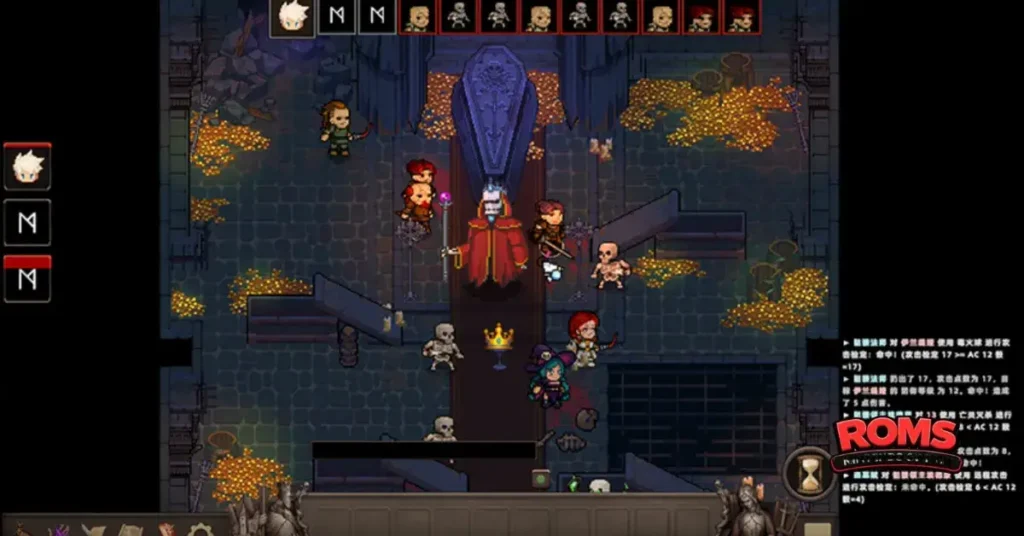1024x536 pixels.
Task: Select the white-haired hero in the turn order bar
Action: tap(292, 17)
